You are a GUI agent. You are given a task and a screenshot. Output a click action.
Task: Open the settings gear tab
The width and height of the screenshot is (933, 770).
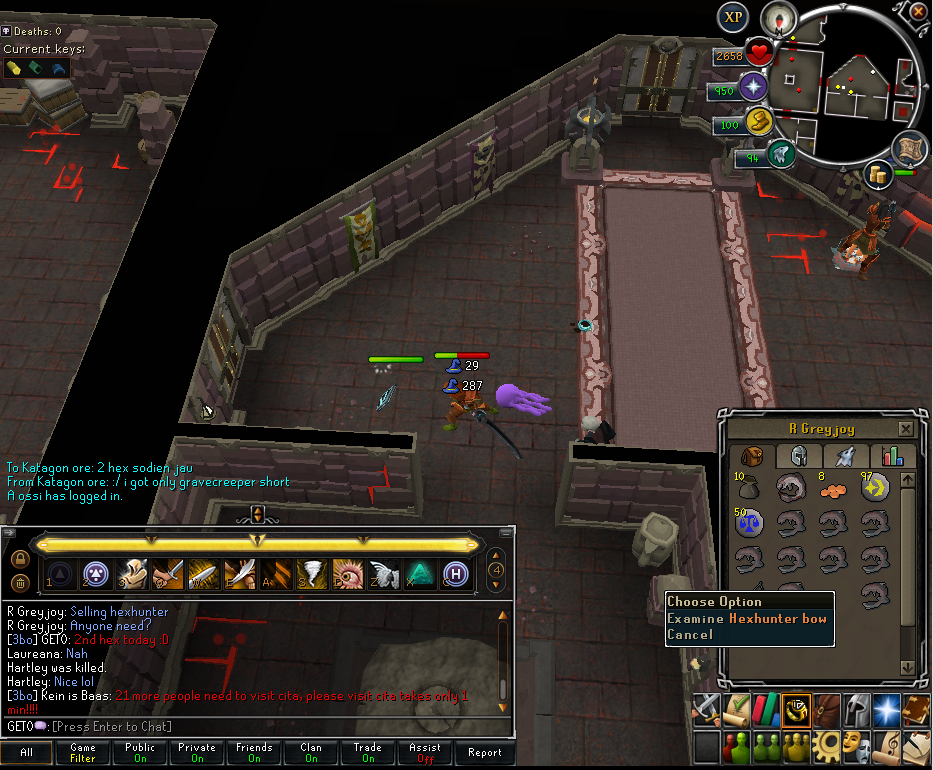click(x=827, y=745)
